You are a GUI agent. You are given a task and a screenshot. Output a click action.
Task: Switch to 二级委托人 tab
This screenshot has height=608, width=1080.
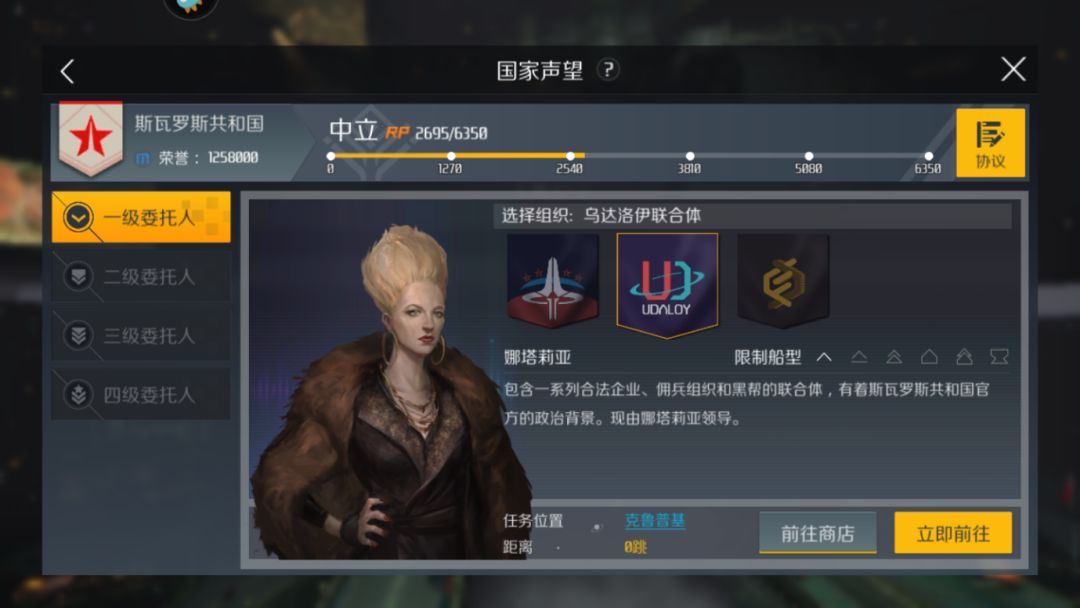coord(141,277)
